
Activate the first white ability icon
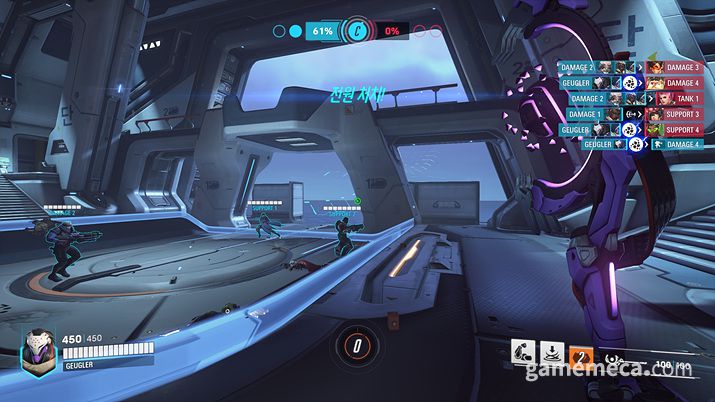[521, 351]
